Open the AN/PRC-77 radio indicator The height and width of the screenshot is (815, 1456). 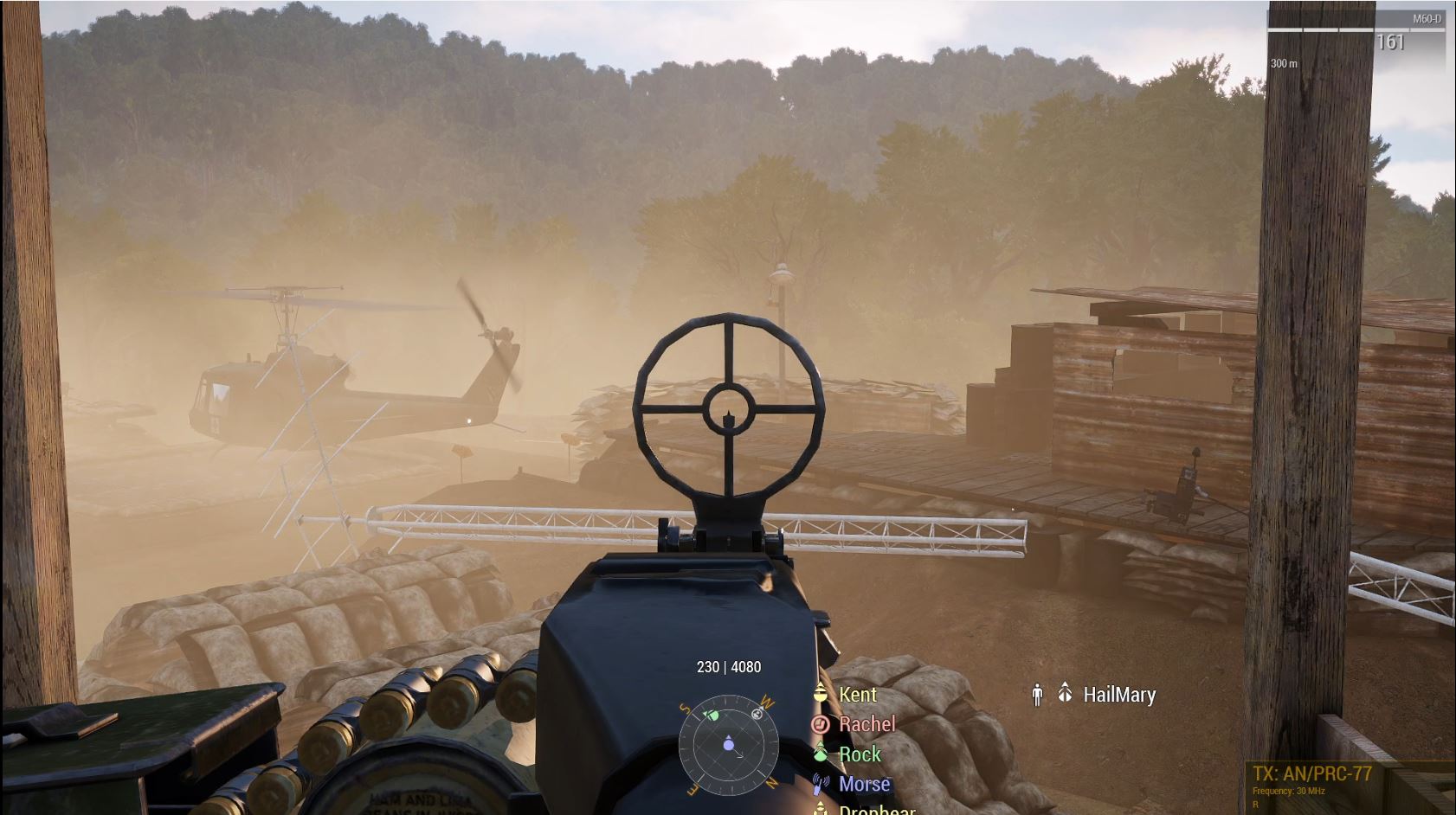click(1311, 773)
